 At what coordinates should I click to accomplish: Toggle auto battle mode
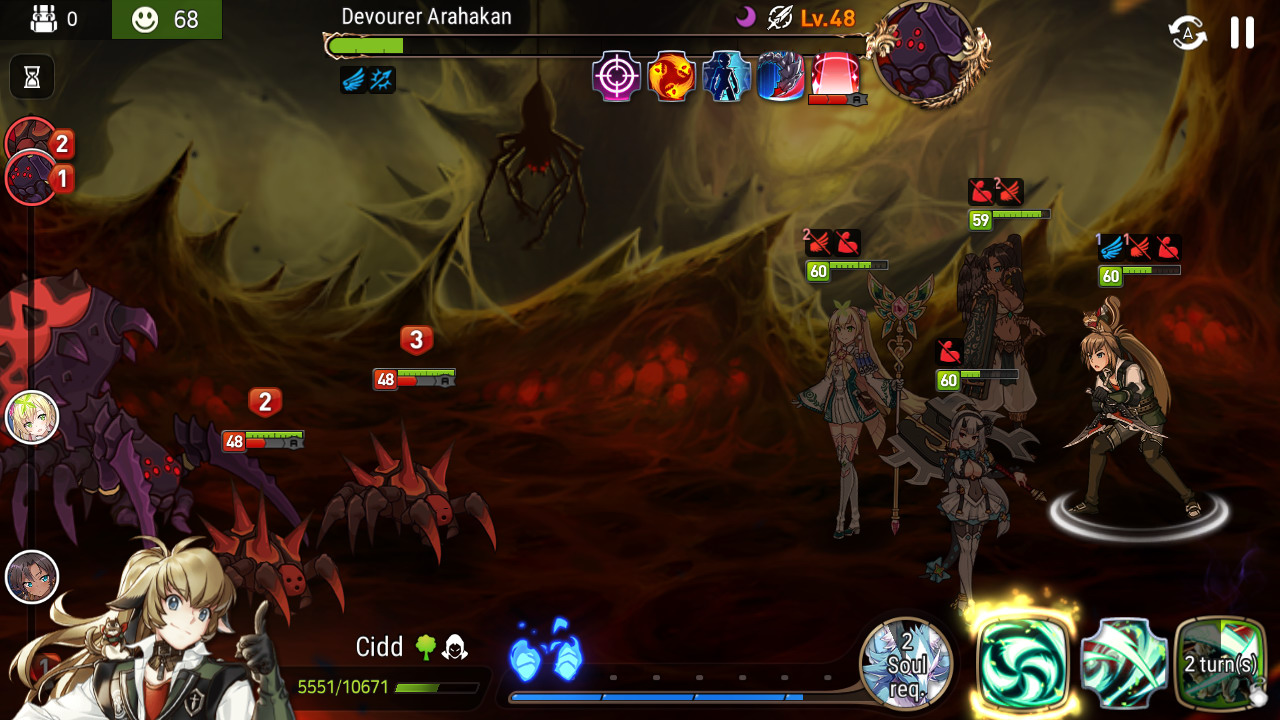click(x=1187, y=33)
